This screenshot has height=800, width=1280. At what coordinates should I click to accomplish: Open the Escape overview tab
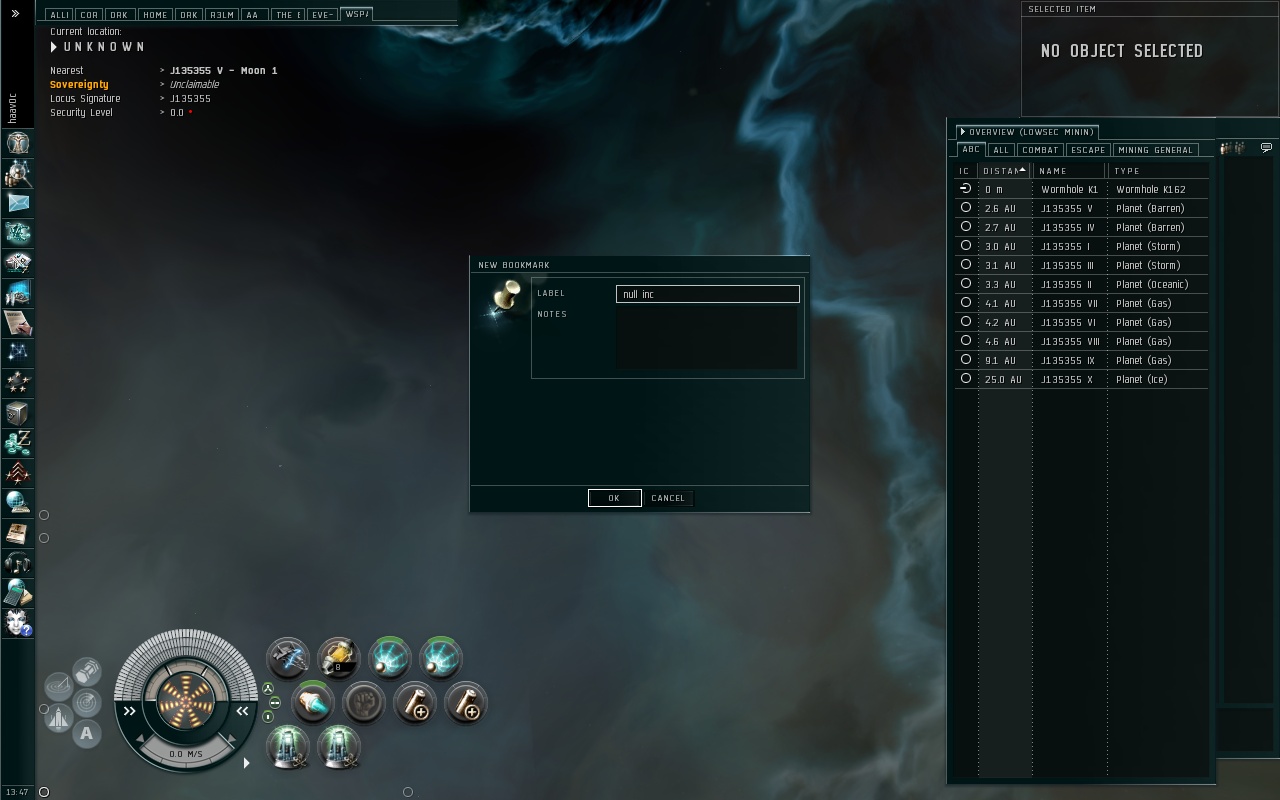(x=1087, y=150)
